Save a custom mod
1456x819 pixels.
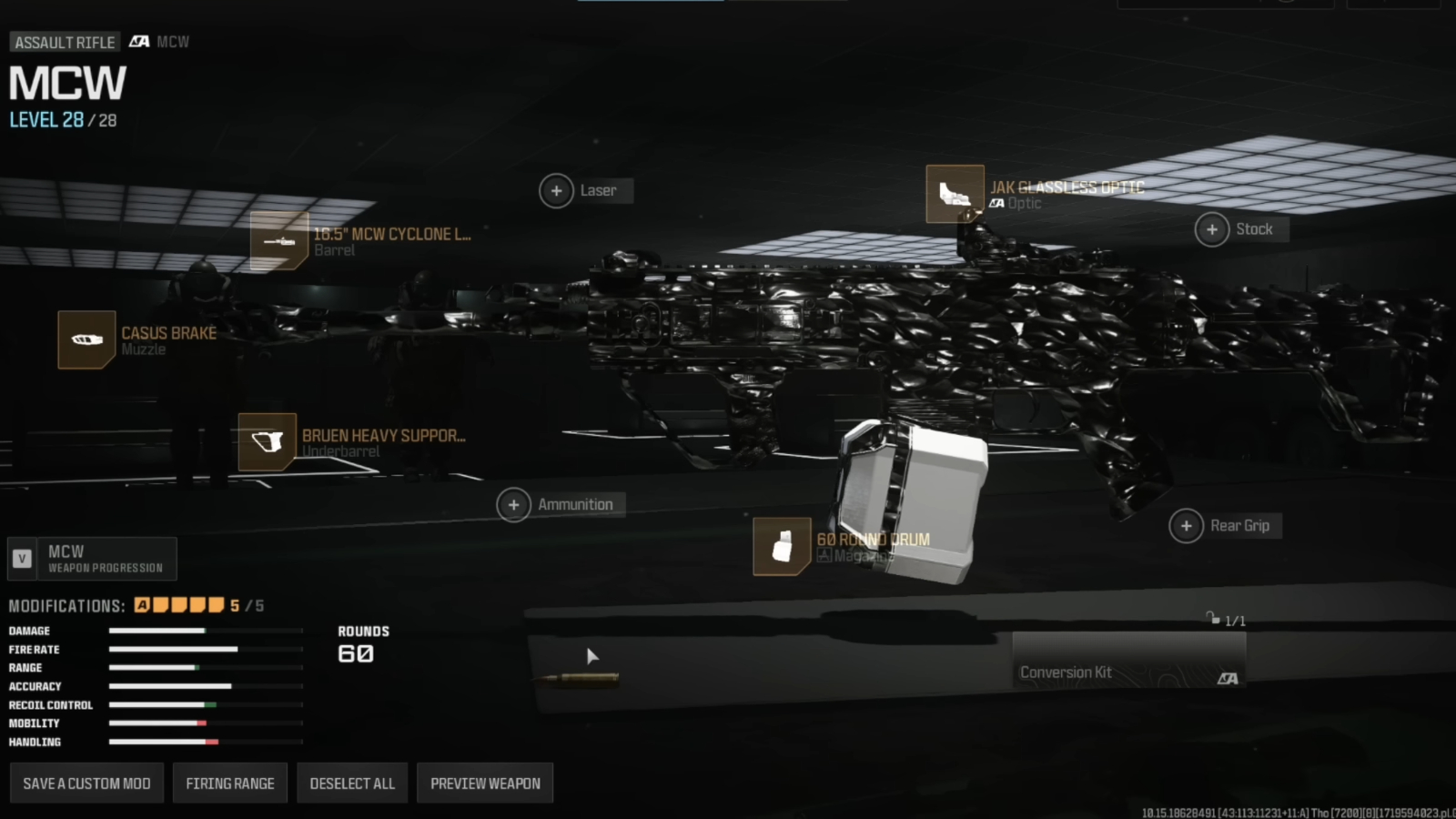pos(86,784)
